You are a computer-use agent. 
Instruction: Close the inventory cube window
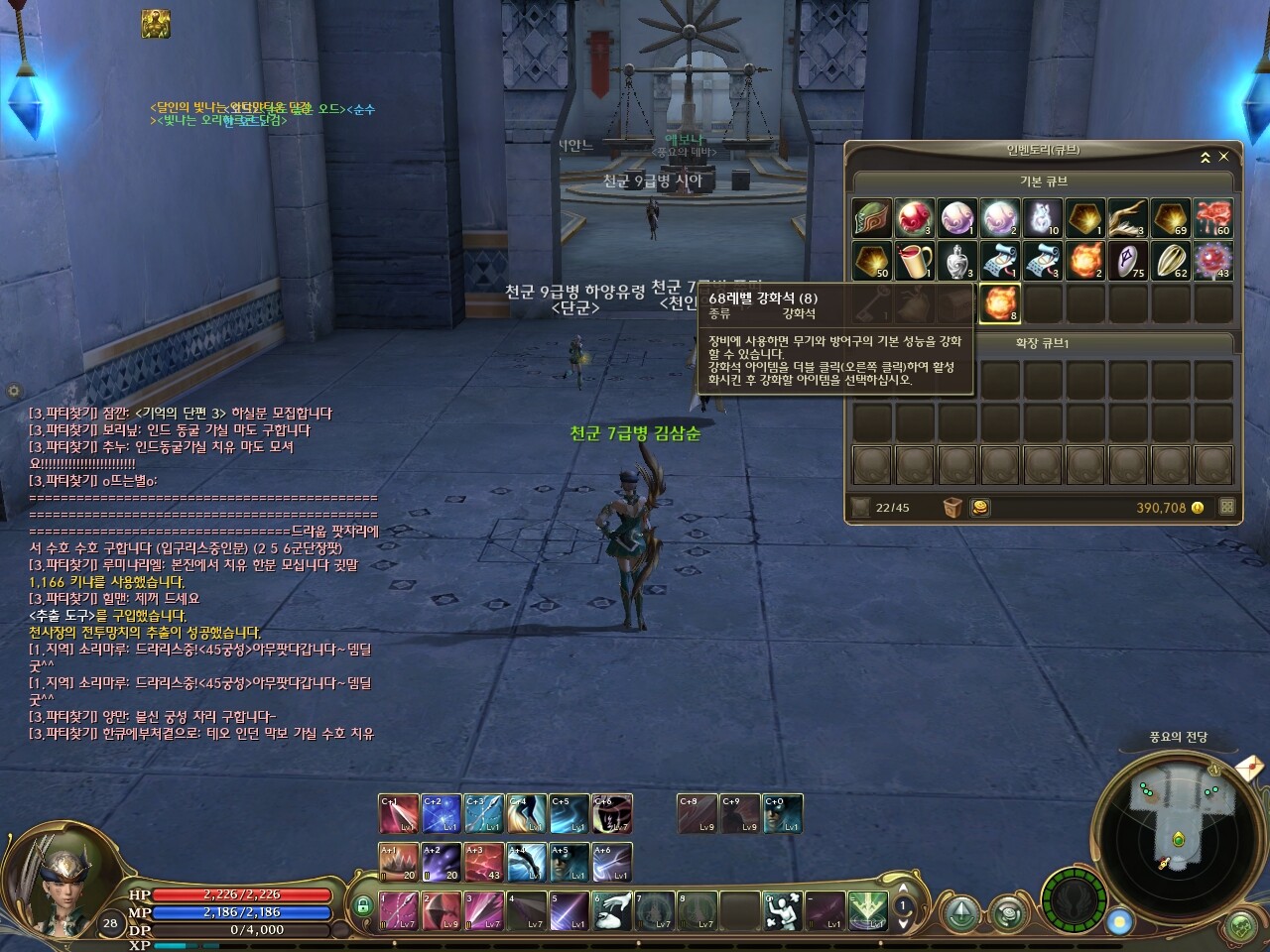click(x=1223, y=157)
